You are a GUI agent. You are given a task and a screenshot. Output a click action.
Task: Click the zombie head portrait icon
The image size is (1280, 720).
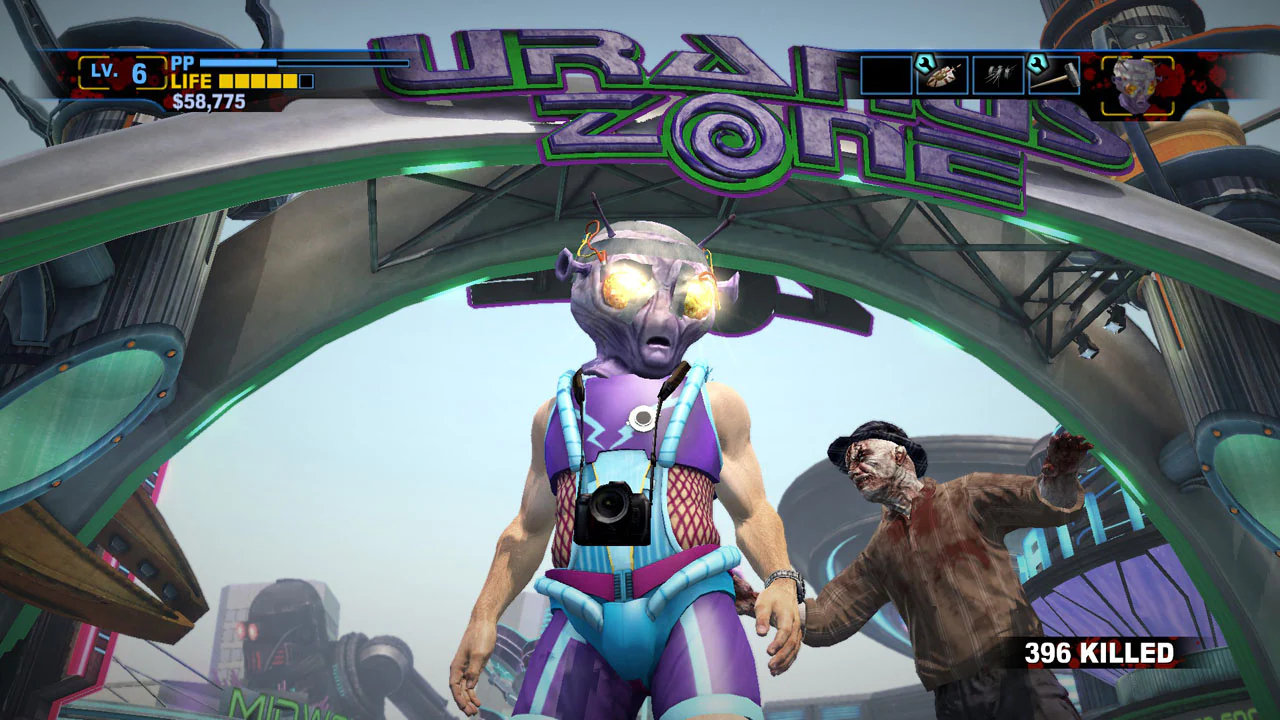(1135, 82)
